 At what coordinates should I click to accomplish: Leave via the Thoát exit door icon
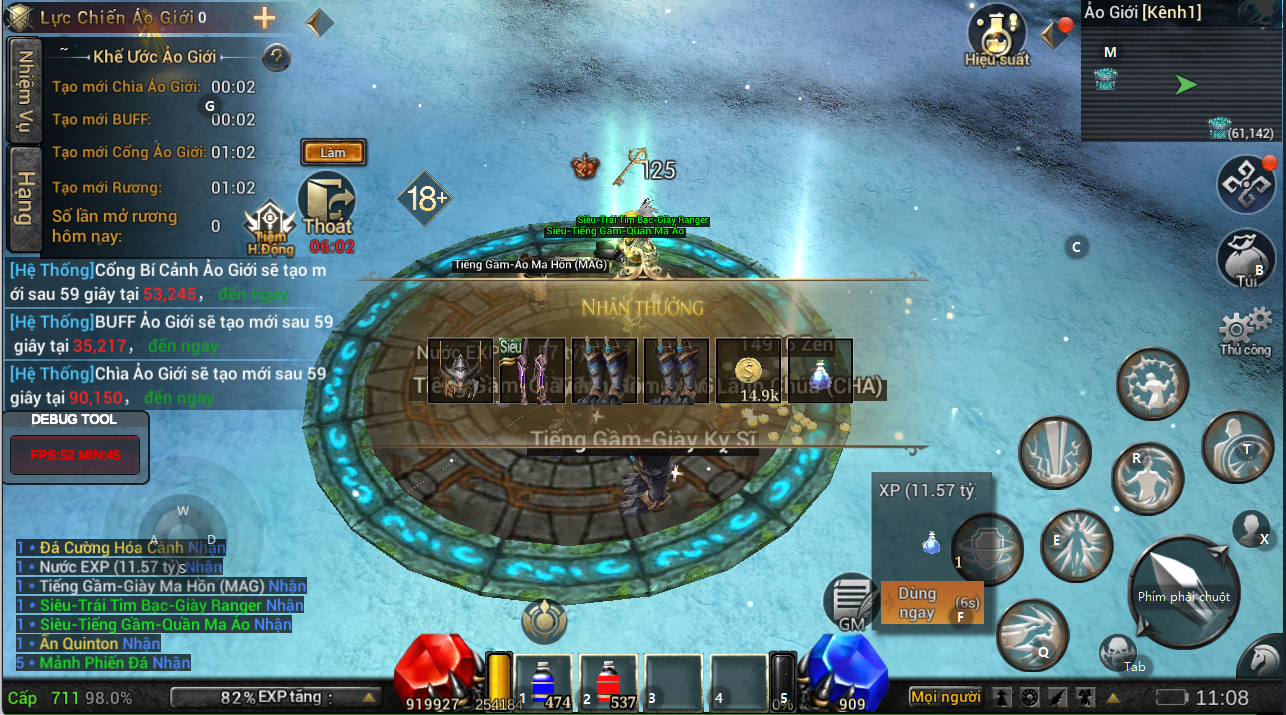click(x=328, y=205)
